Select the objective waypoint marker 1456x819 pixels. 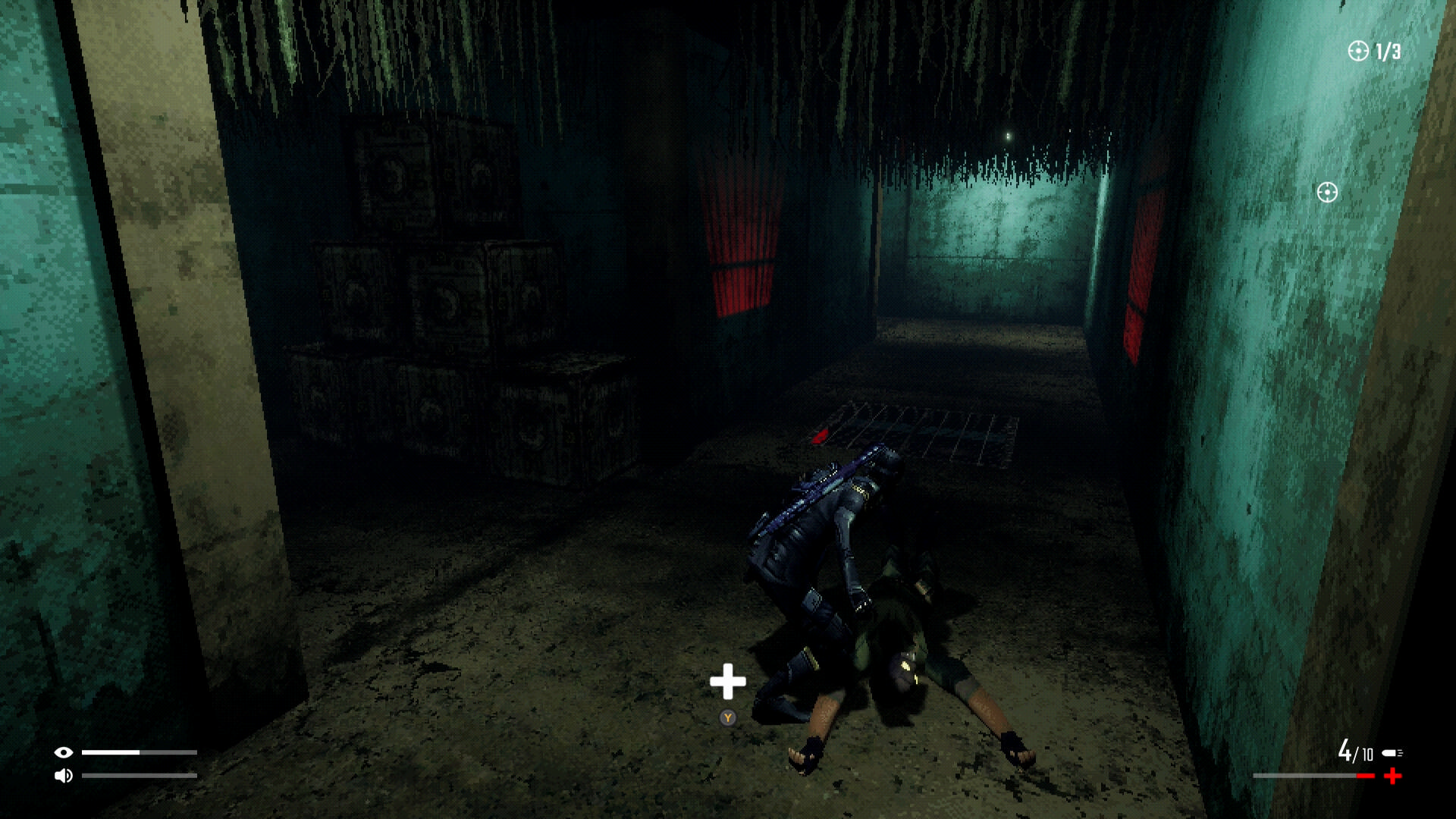pos(1327,193)
